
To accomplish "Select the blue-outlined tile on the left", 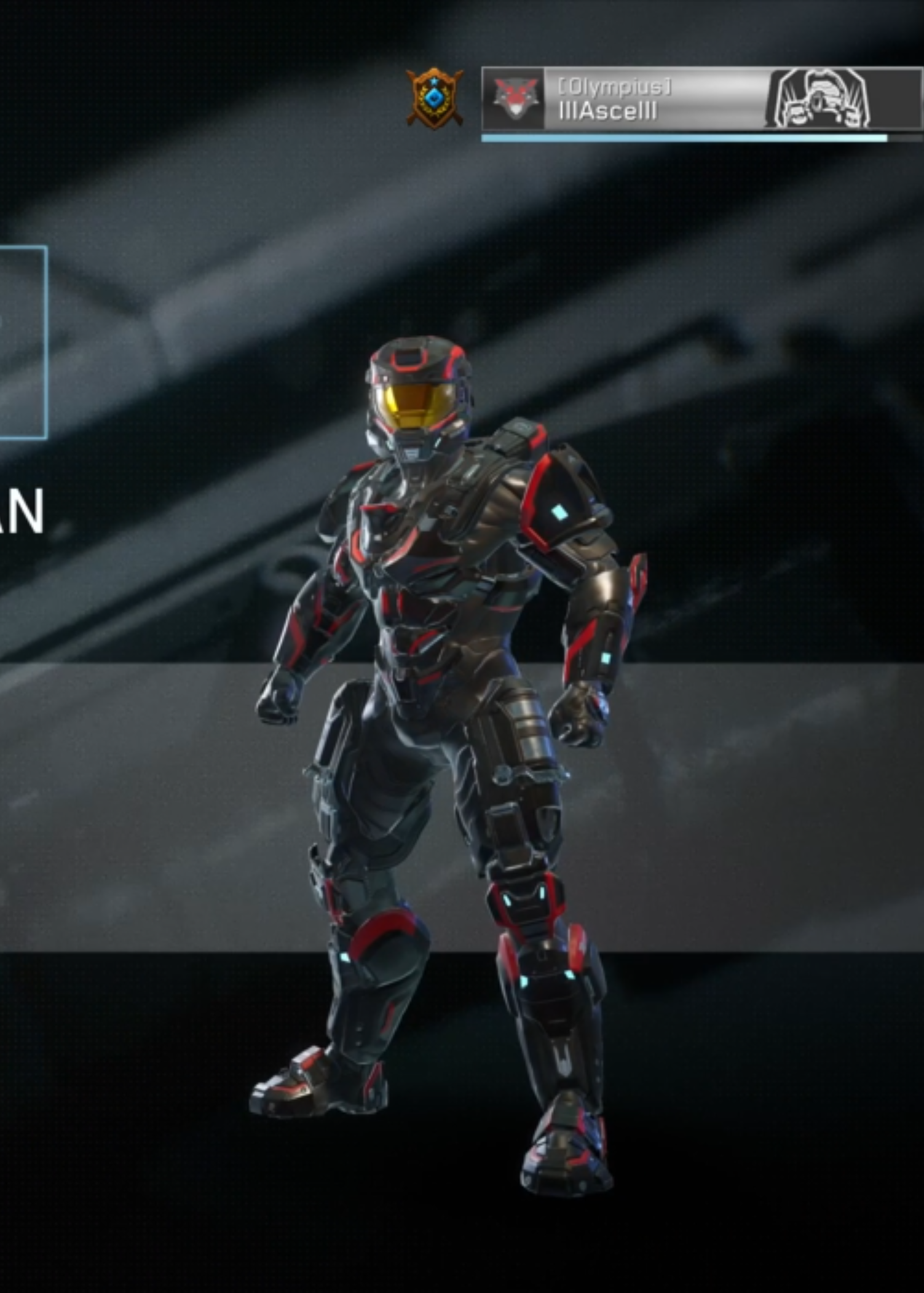I will coord(22,342).
